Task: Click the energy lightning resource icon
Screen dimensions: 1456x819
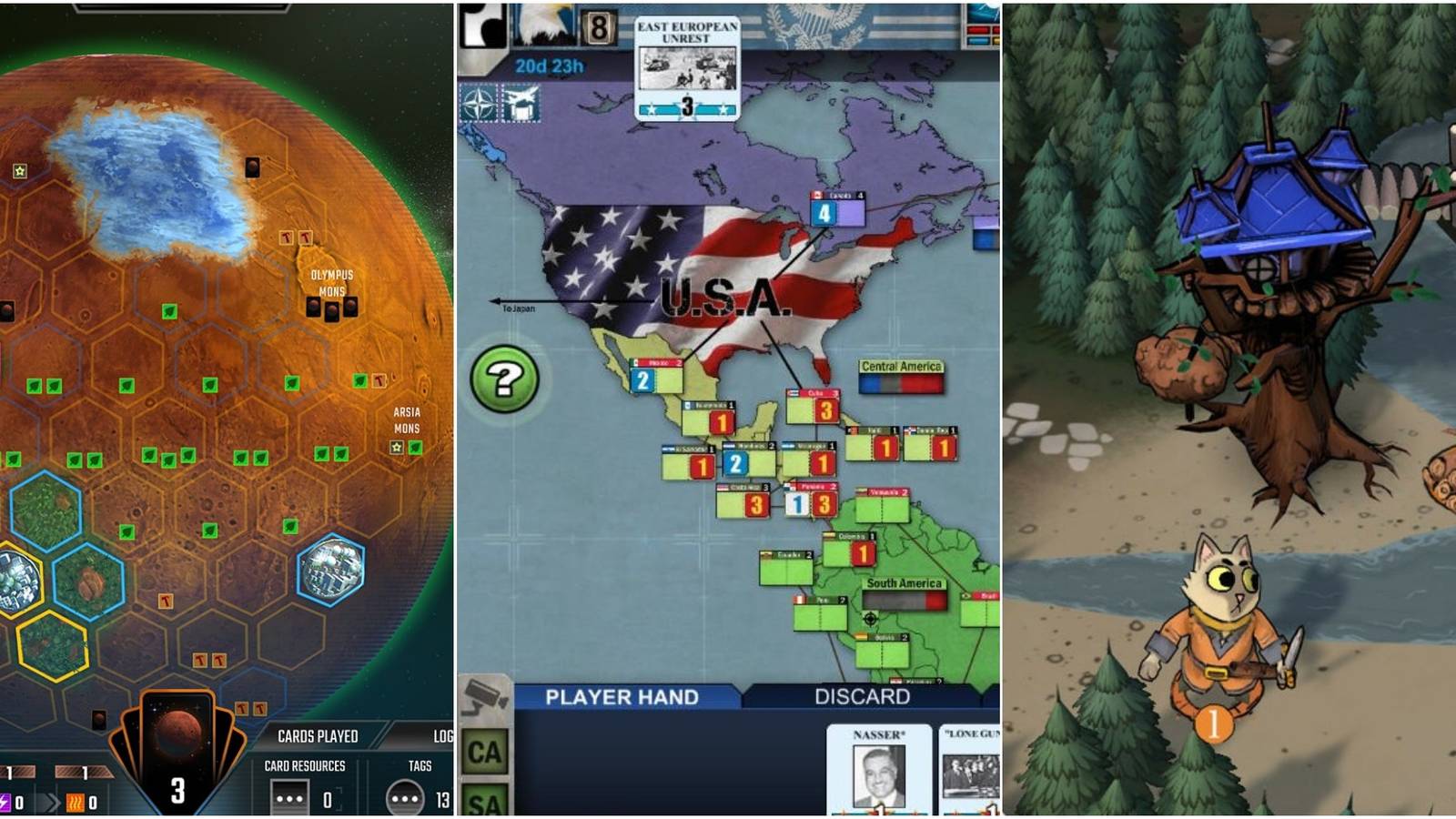Action: click(x=5, y=802)
